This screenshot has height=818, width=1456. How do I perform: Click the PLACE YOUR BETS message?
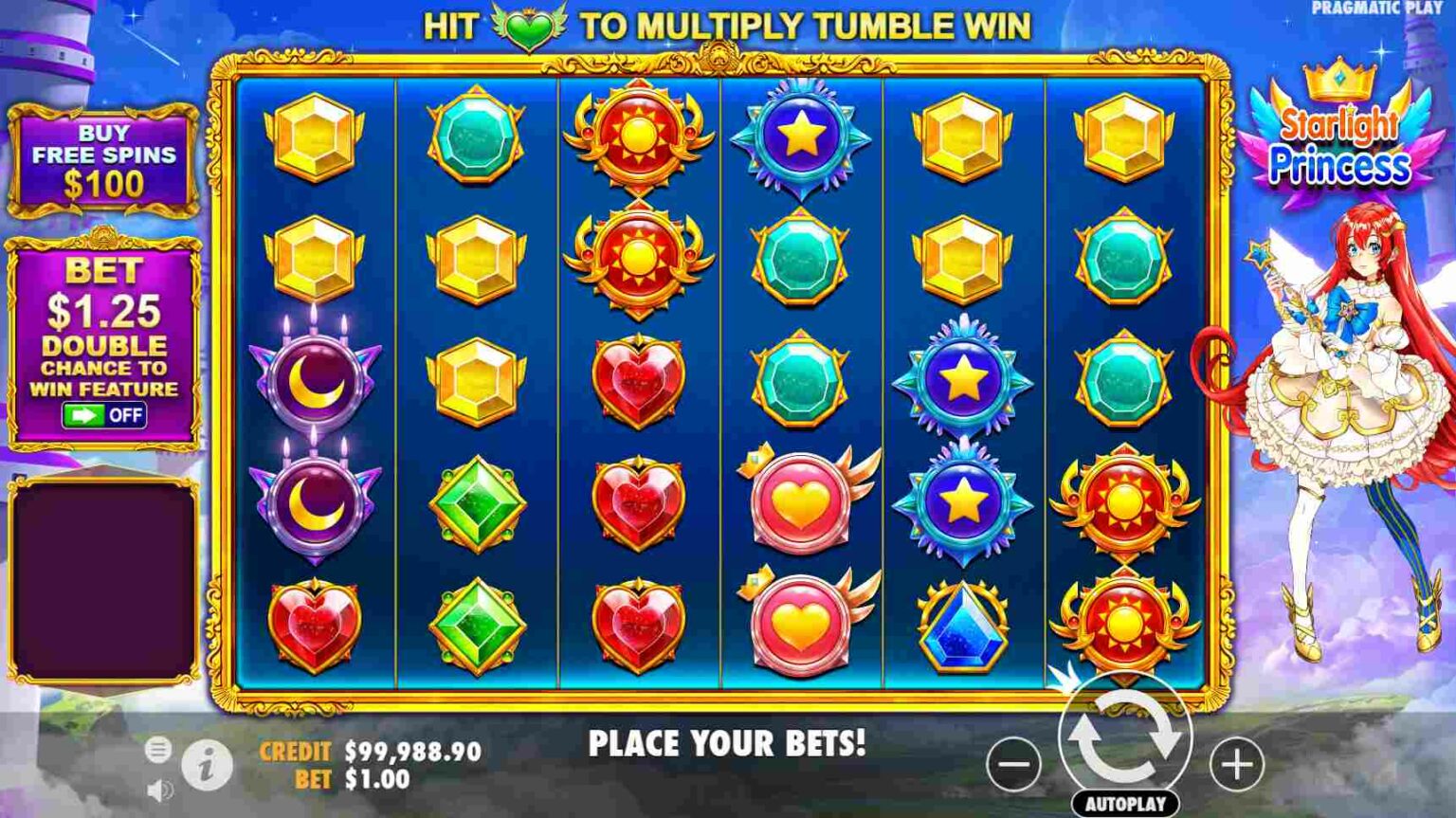(728, 743)
